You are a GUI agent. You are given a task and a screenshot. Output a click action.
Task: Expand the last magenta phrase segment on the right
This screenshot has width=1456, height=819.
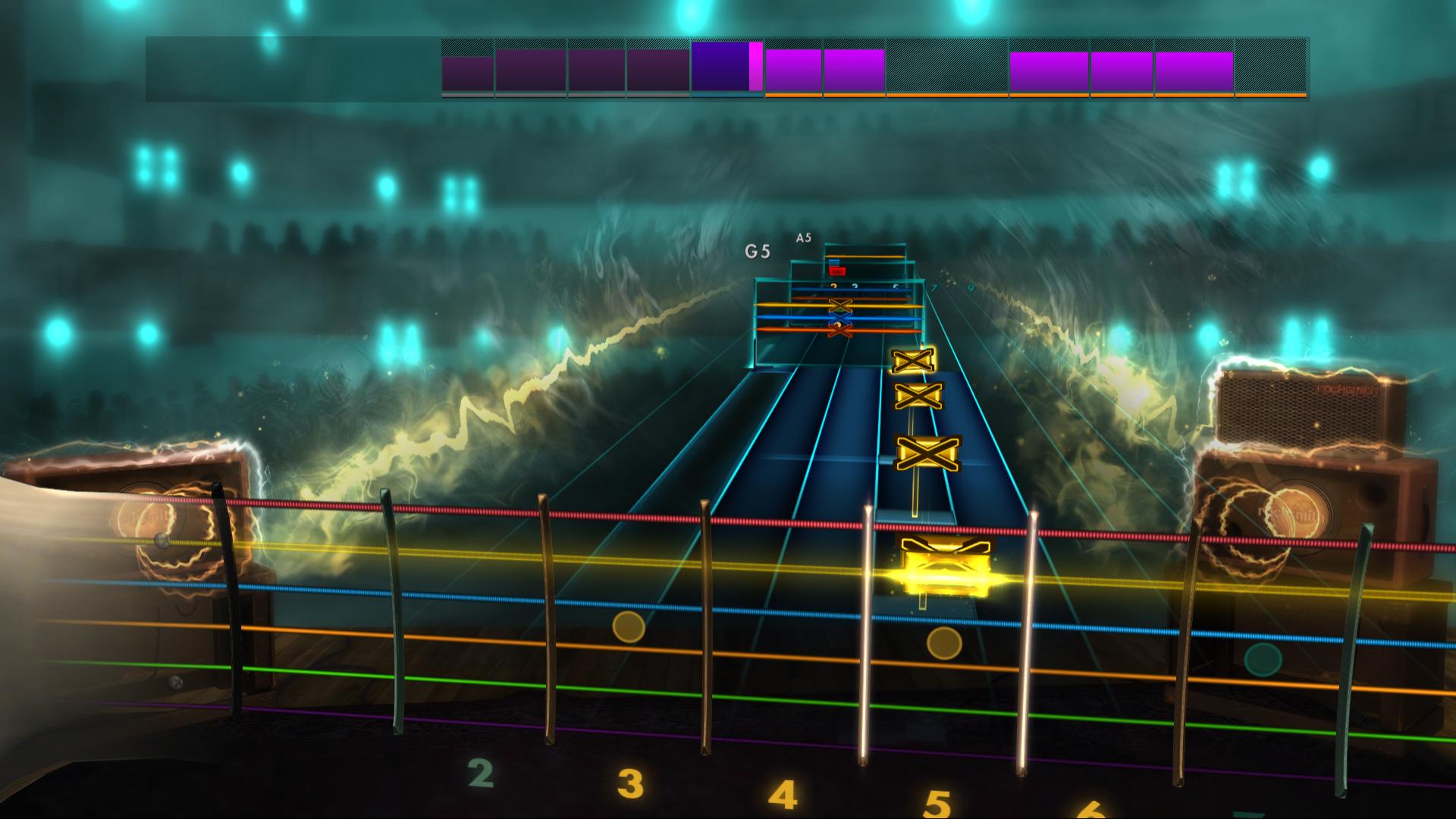(x=1194, y=72)
